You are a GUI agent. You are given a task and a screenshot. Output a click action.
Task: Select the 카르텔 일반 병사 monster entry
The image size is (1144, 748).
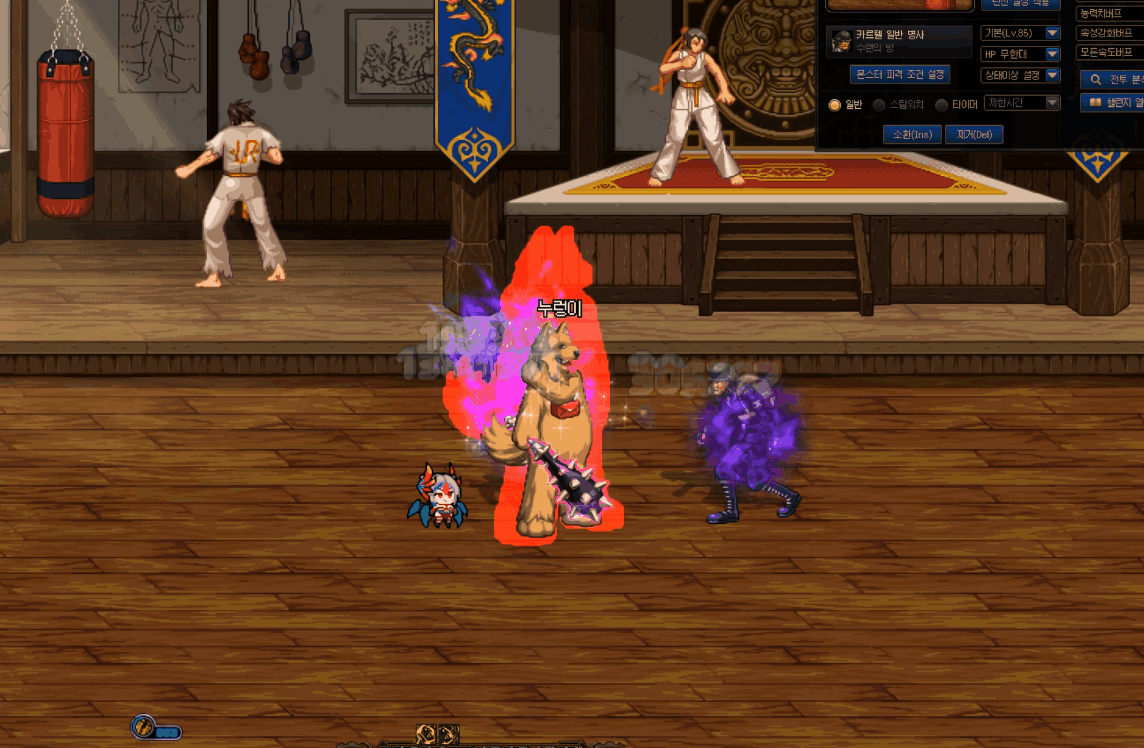click(899, 40)
